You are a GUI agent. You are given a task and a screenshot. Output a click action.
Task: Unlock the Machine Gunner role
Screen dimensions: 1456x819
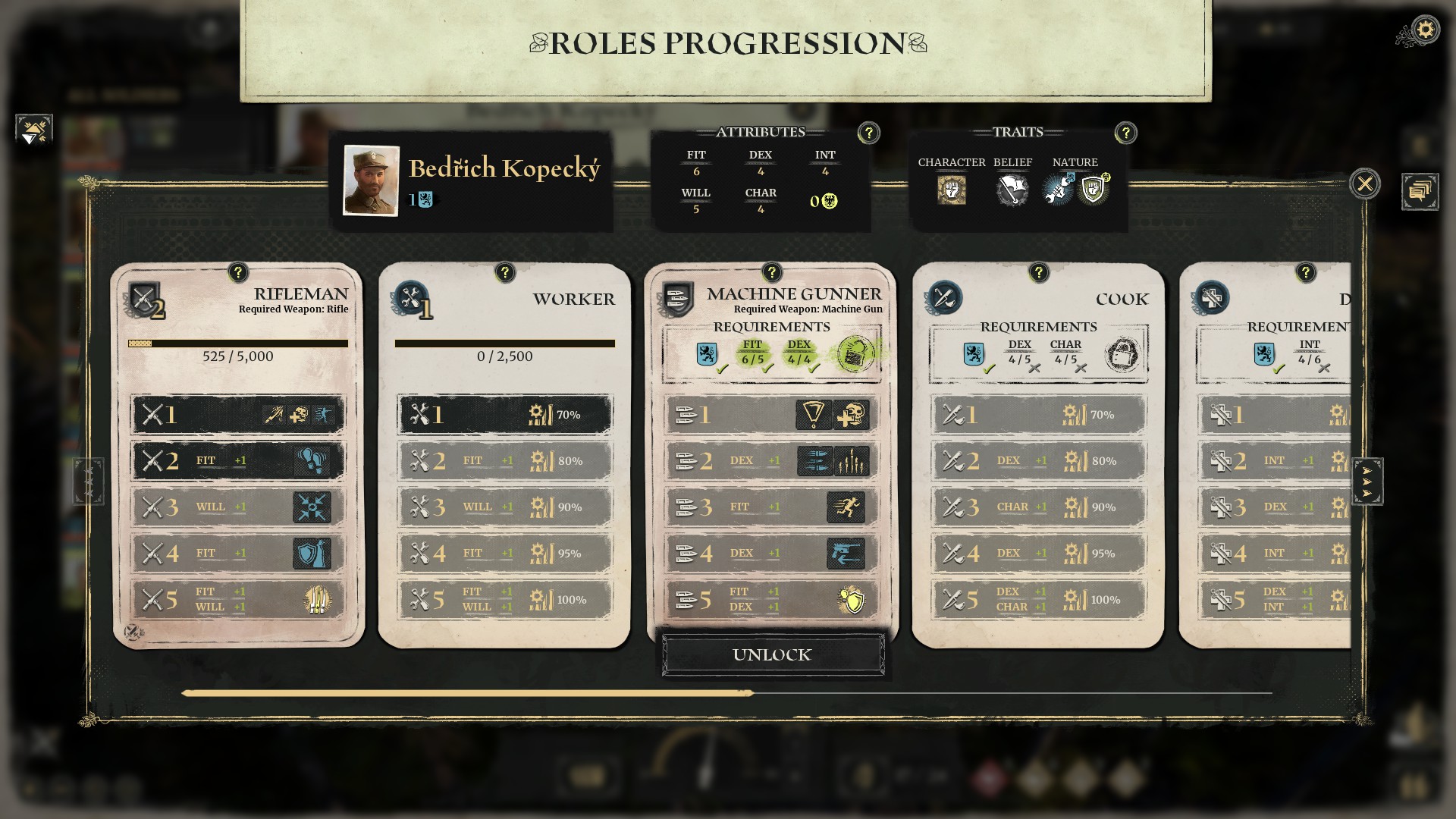(772, 654)
